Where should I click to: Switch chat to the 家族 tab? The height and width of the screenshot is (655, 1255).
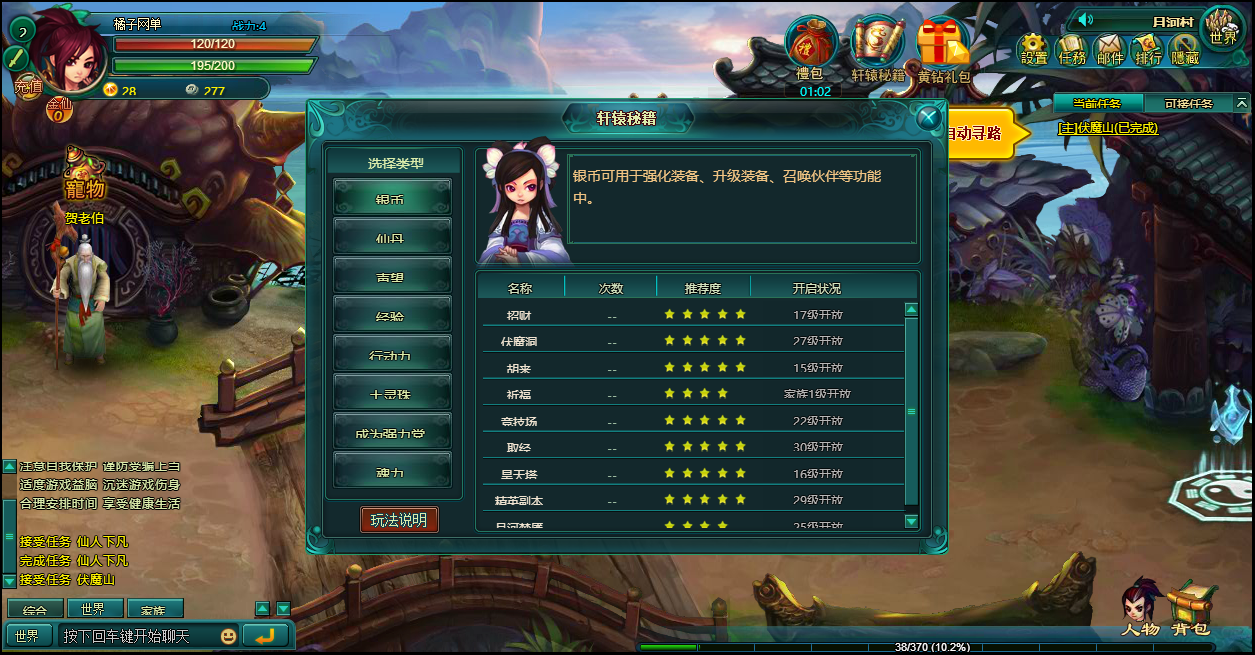[154, 609]
